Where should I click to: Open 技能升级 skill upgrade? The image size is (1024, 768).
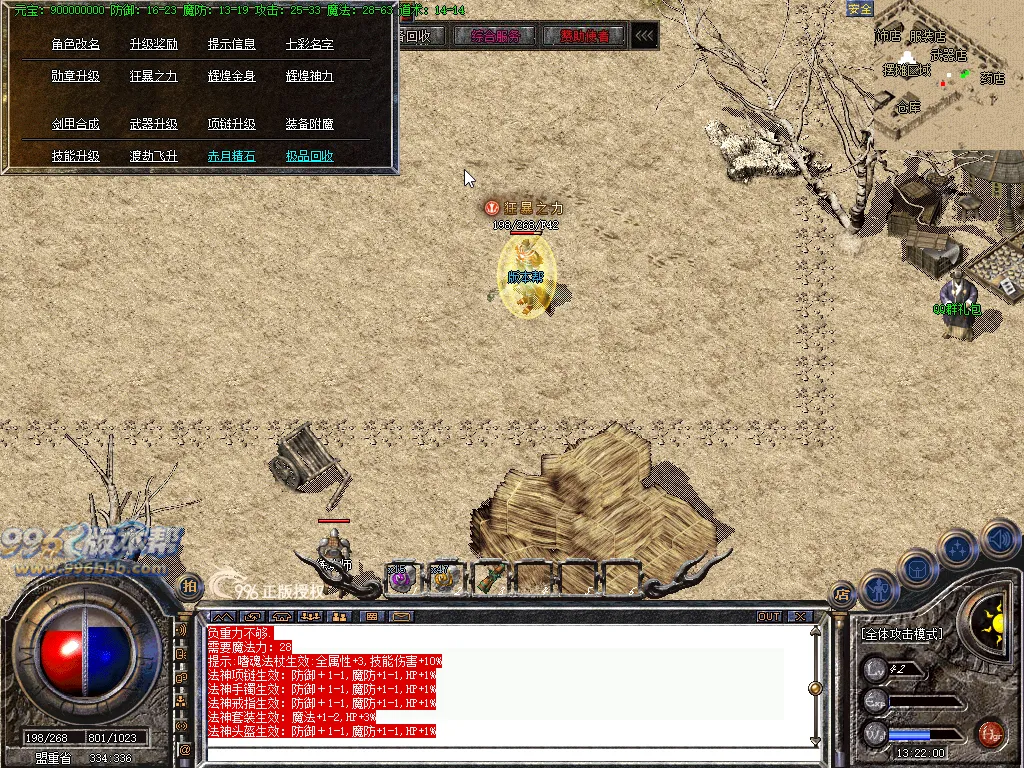coord(76,156)
